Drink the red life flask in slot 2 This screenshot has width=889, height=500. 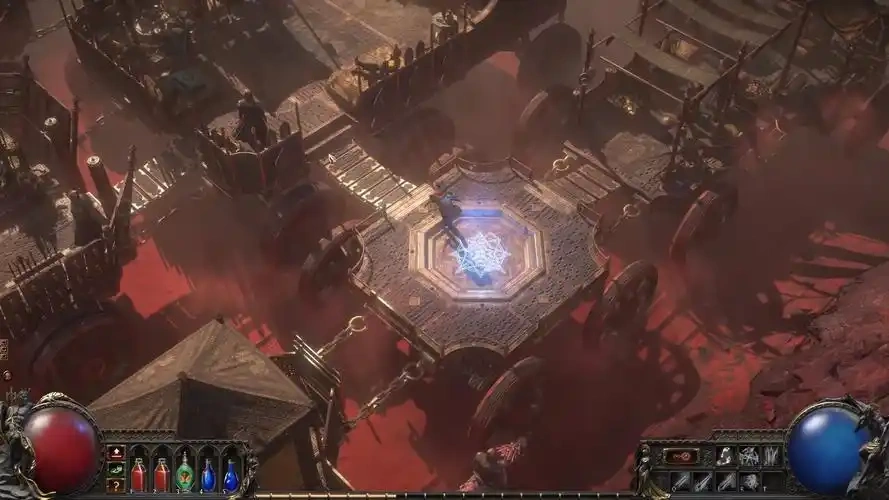pos(161,475)
